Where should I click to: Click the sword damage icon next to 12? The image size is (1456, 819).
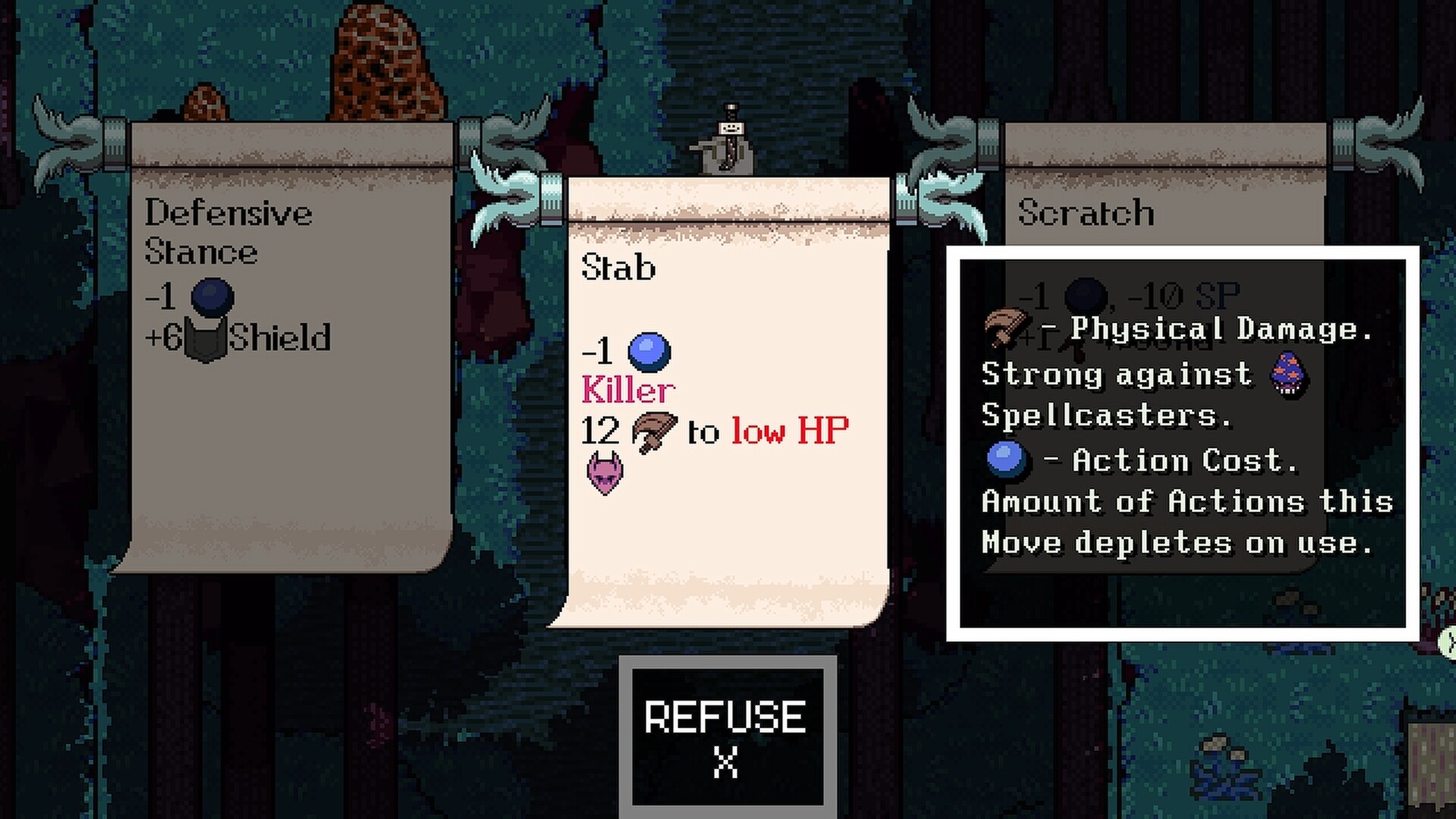tap(654, 431)
